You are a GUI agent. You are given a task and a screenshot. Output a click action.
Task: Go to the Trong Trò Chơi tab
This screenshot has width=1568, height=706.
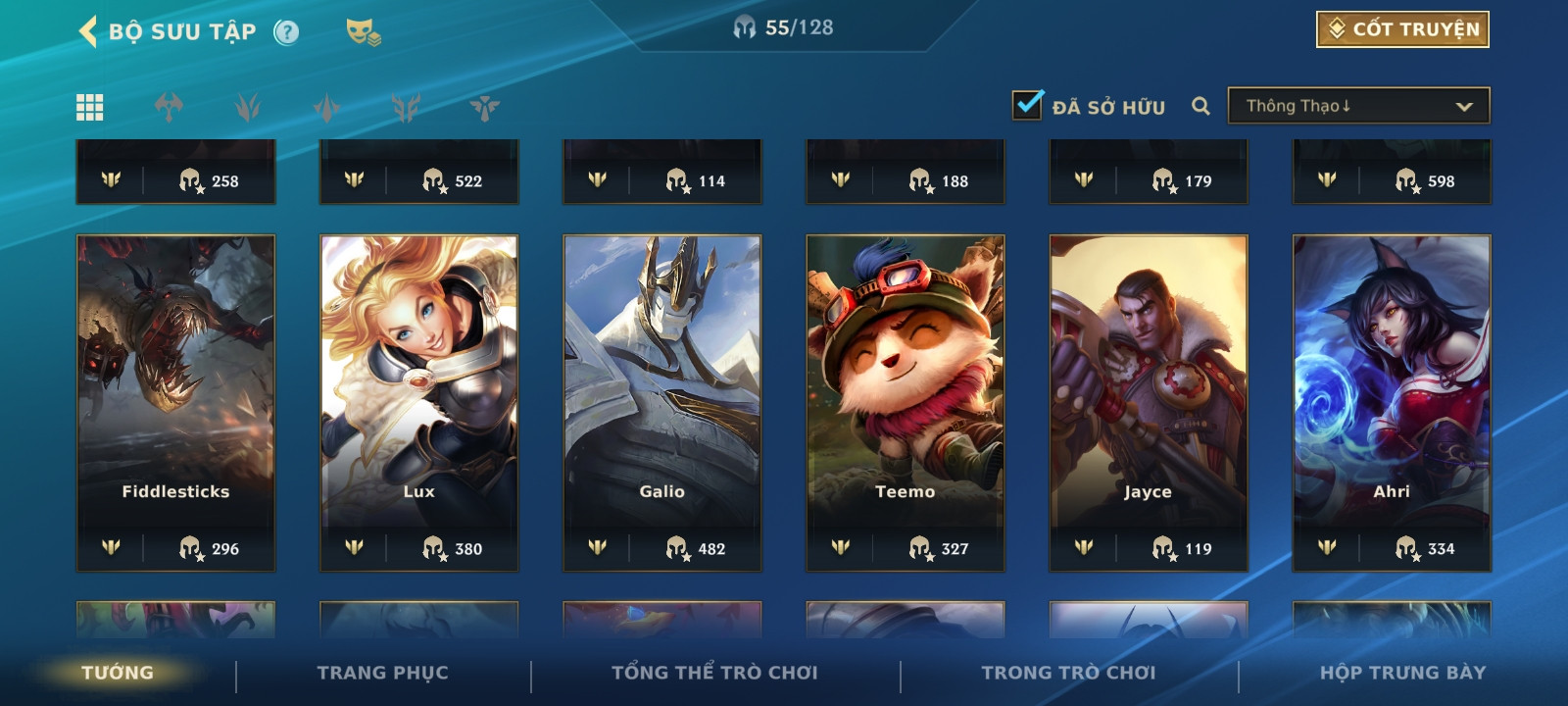(x=1068, y=673)
